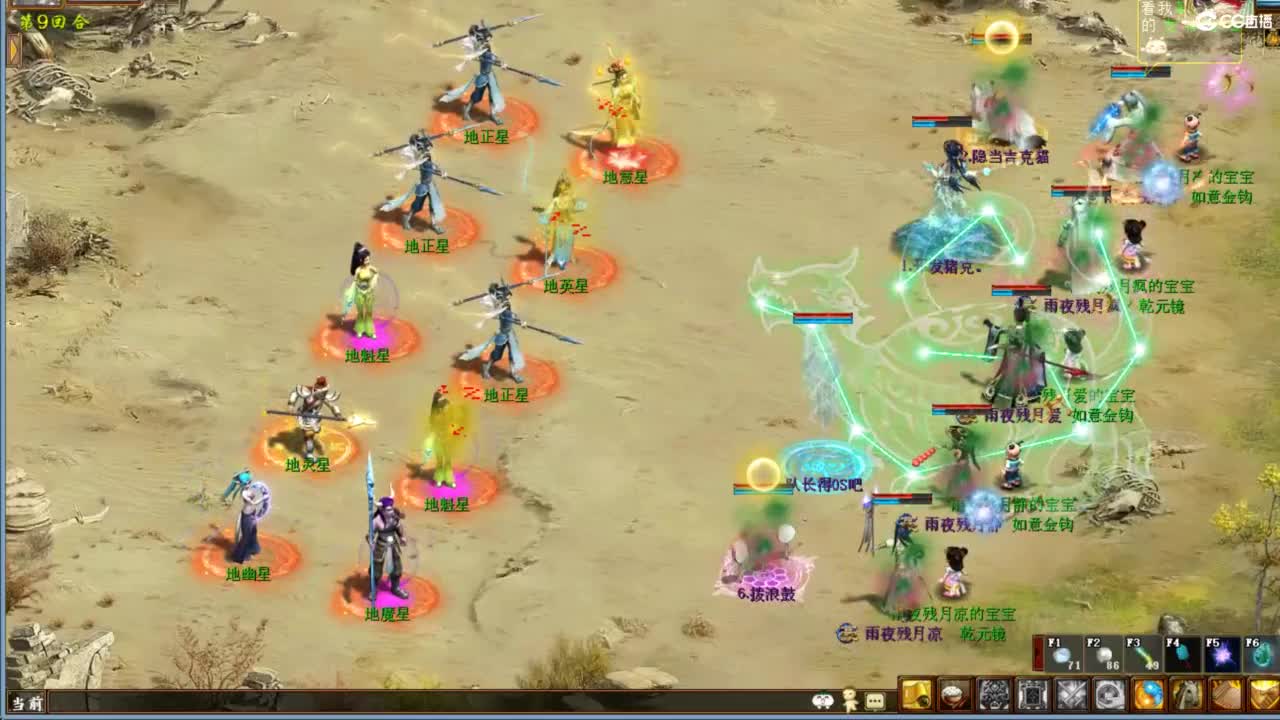The image size is (1280, 720).
Task: Activate the F3 green herb item
Action: coord(1144,656)
